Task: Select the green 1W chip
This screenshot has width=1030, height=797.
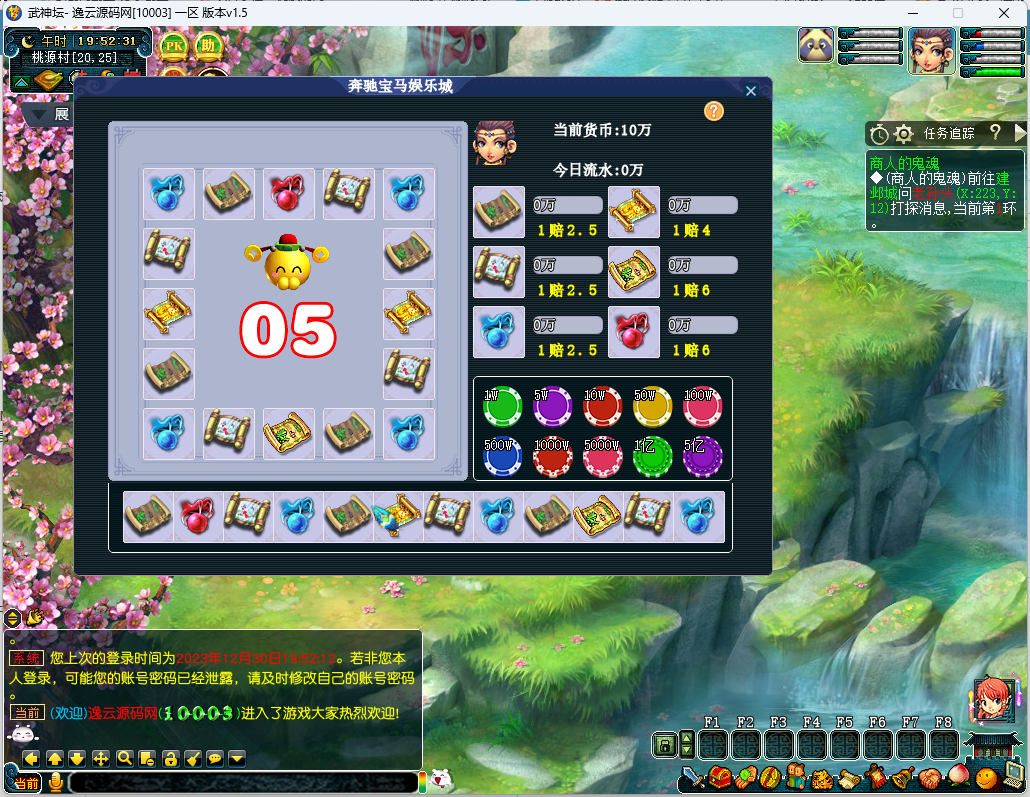Action: [502, 406]
